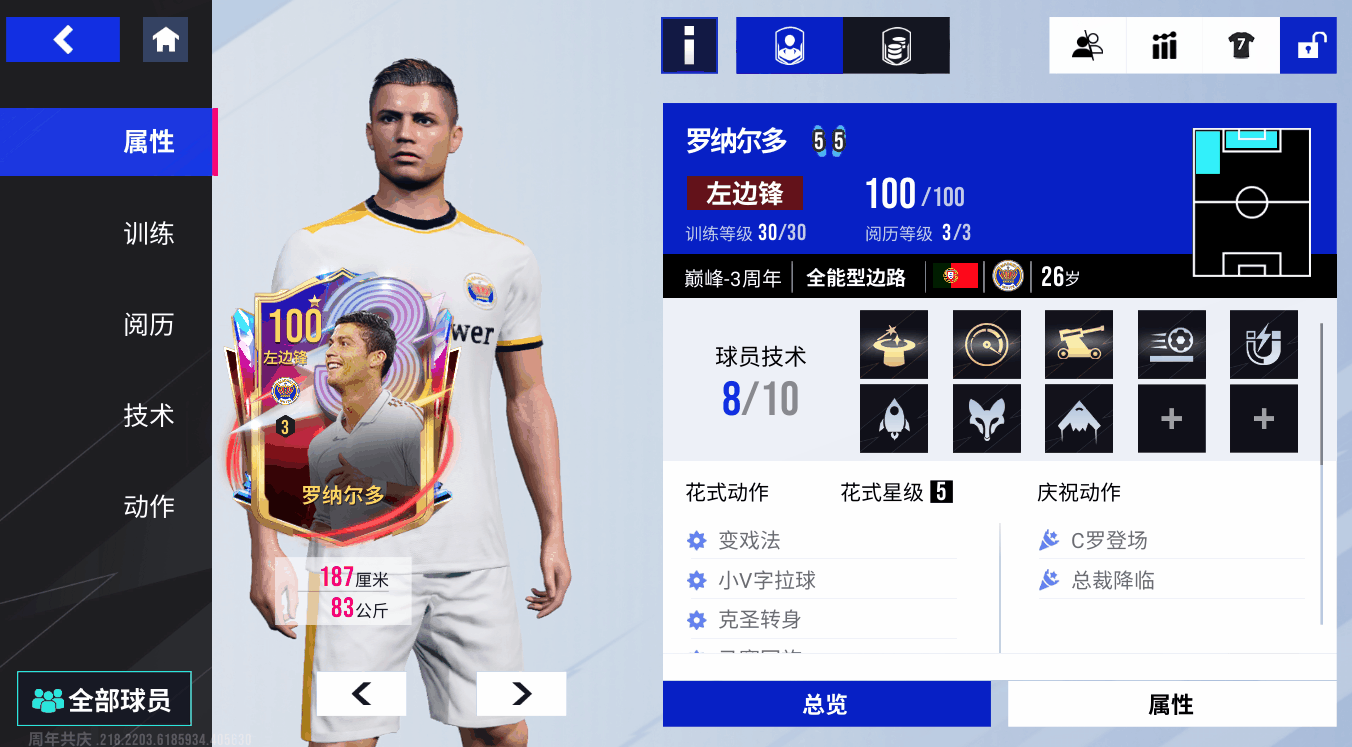Image resolution: width=1352 pixels, height=747 pixels.
Task: Toggle the player lock icon
Action: (x=1308, y=45)
